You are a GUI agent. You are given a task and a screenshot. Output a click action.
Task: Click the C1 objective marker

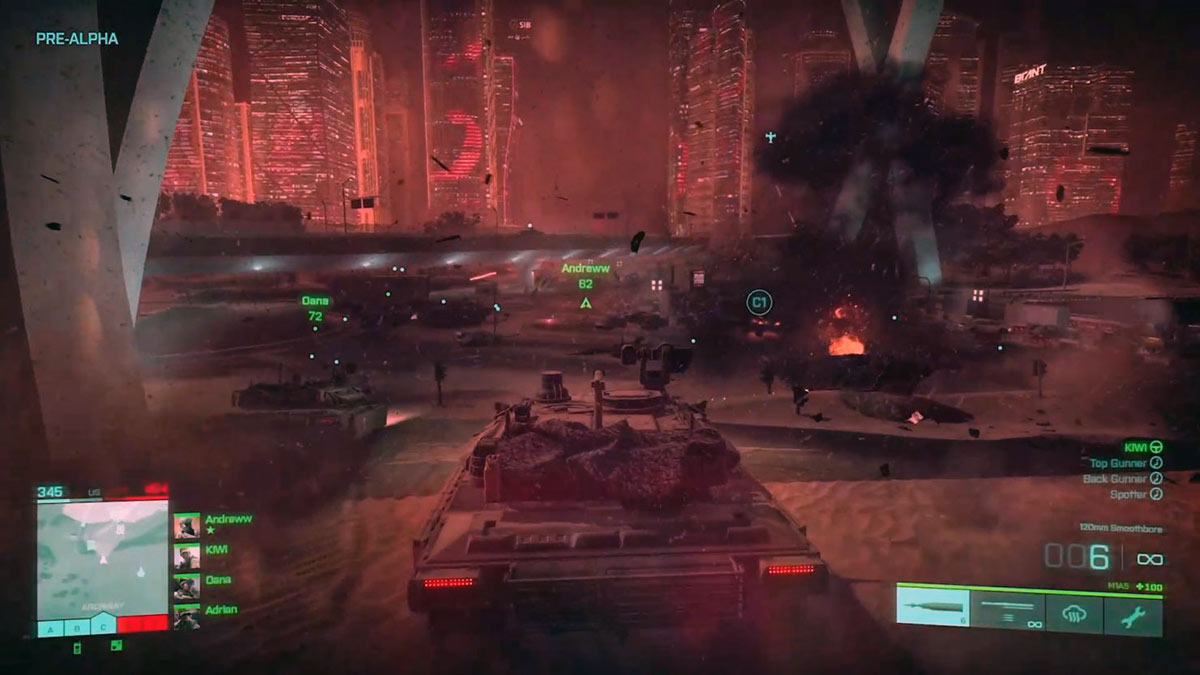pos(759,301)
